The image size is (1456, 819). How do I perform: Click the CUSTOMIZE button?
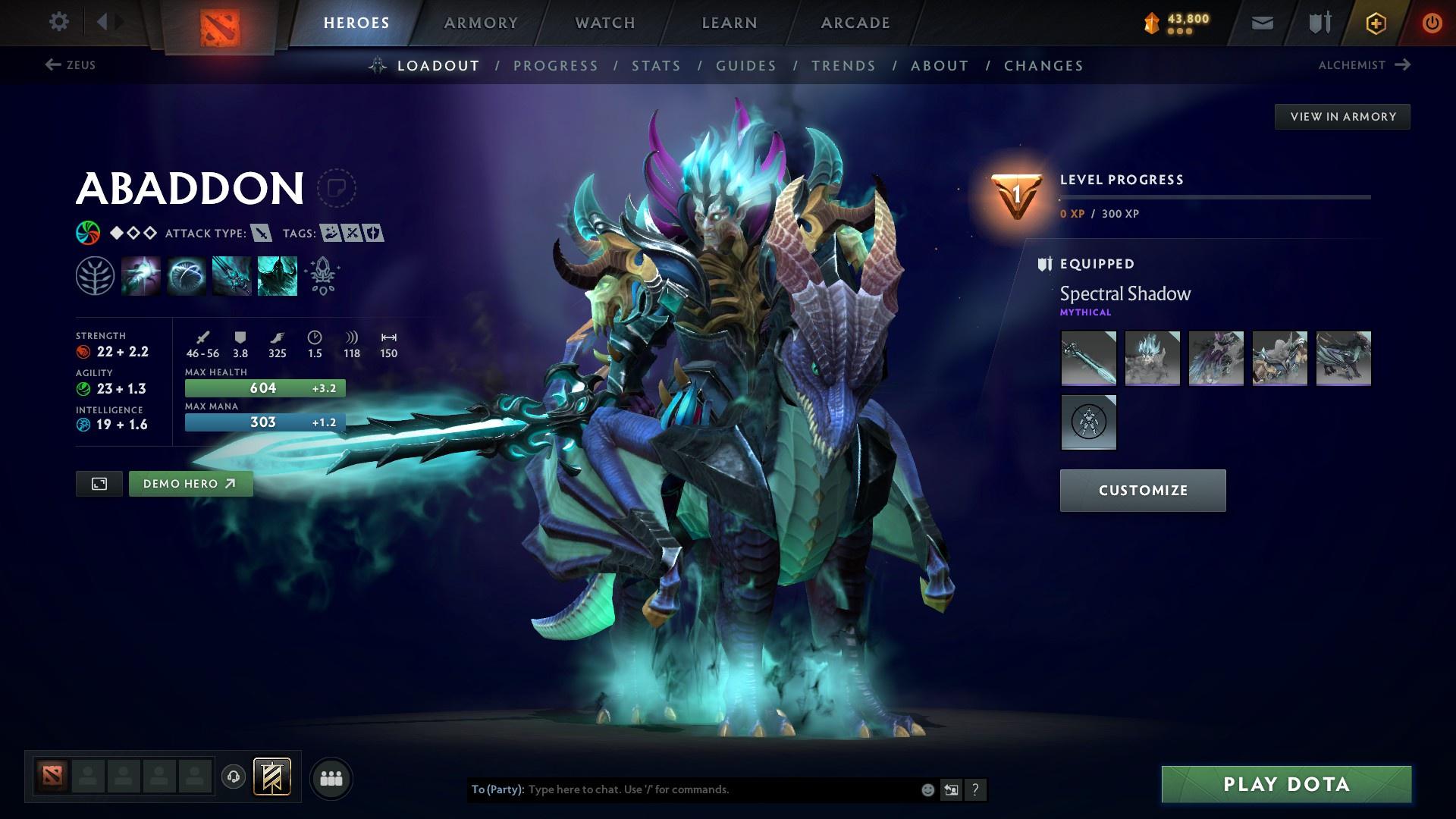1142,490
